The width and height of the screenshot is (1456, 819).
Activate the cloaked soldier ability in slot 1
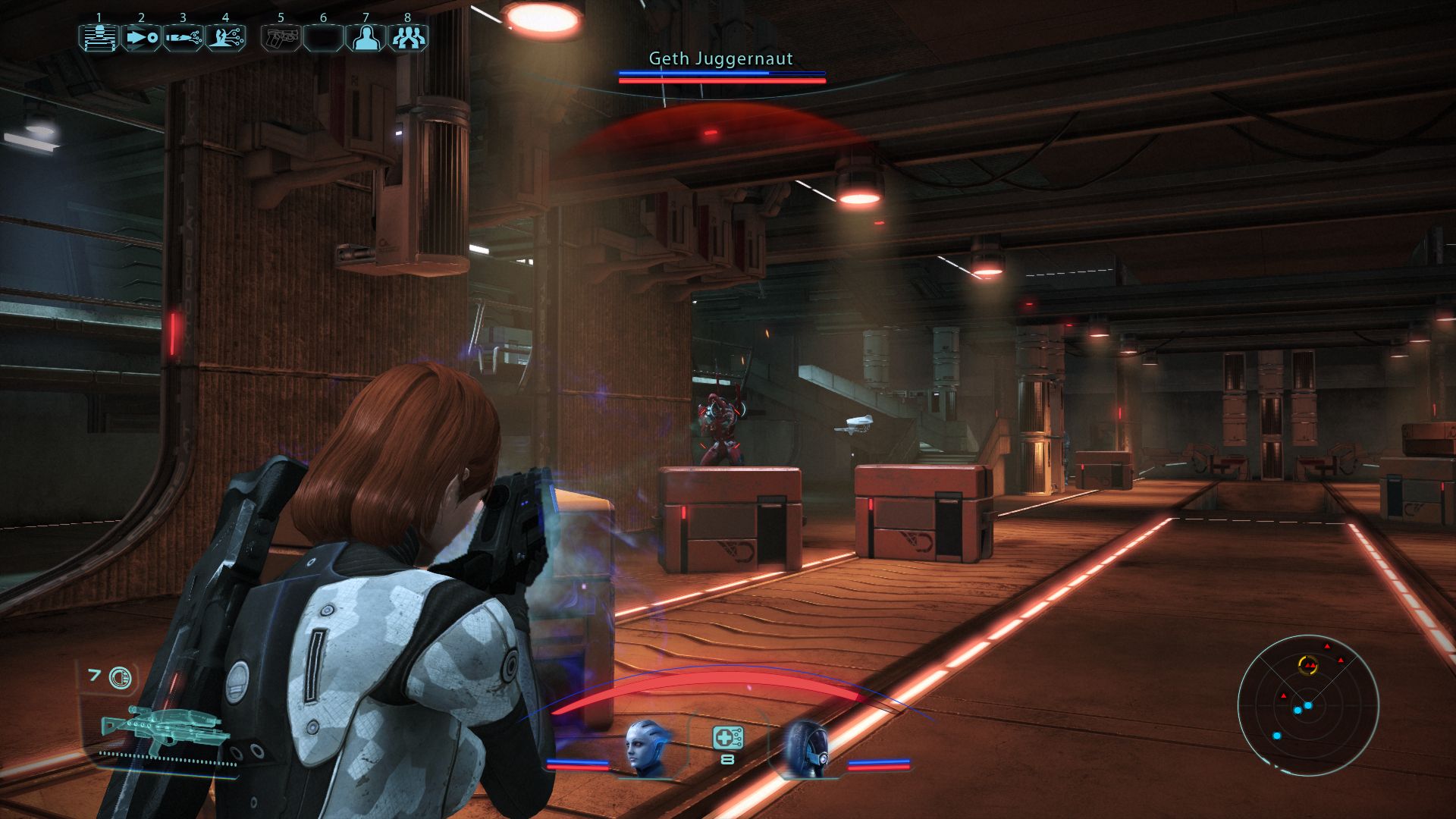coord(99,37)
